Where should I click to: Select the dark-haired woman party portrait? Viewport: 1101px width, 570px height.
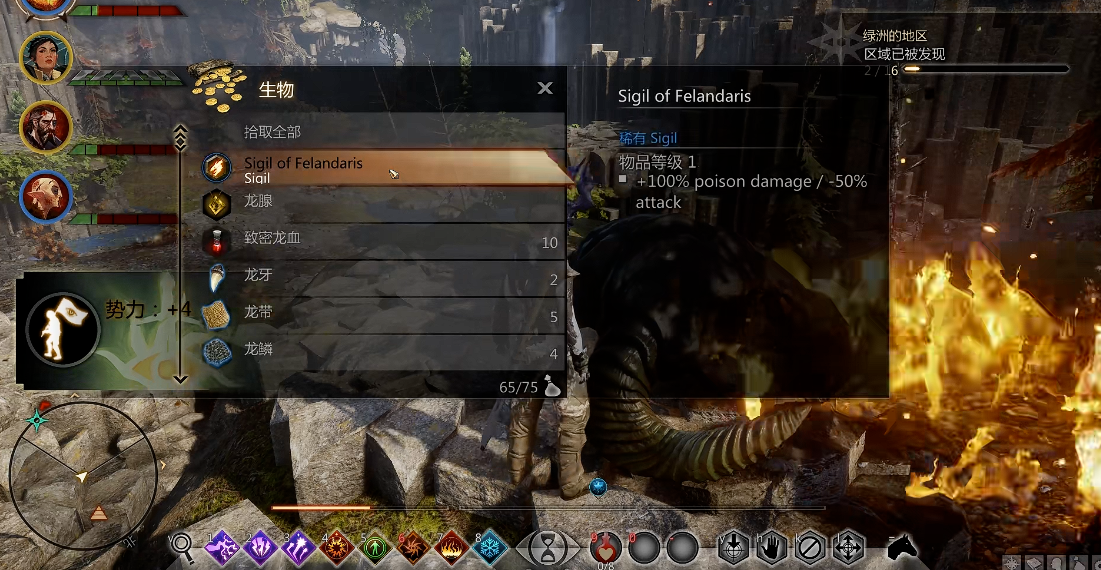coord(46,58)
